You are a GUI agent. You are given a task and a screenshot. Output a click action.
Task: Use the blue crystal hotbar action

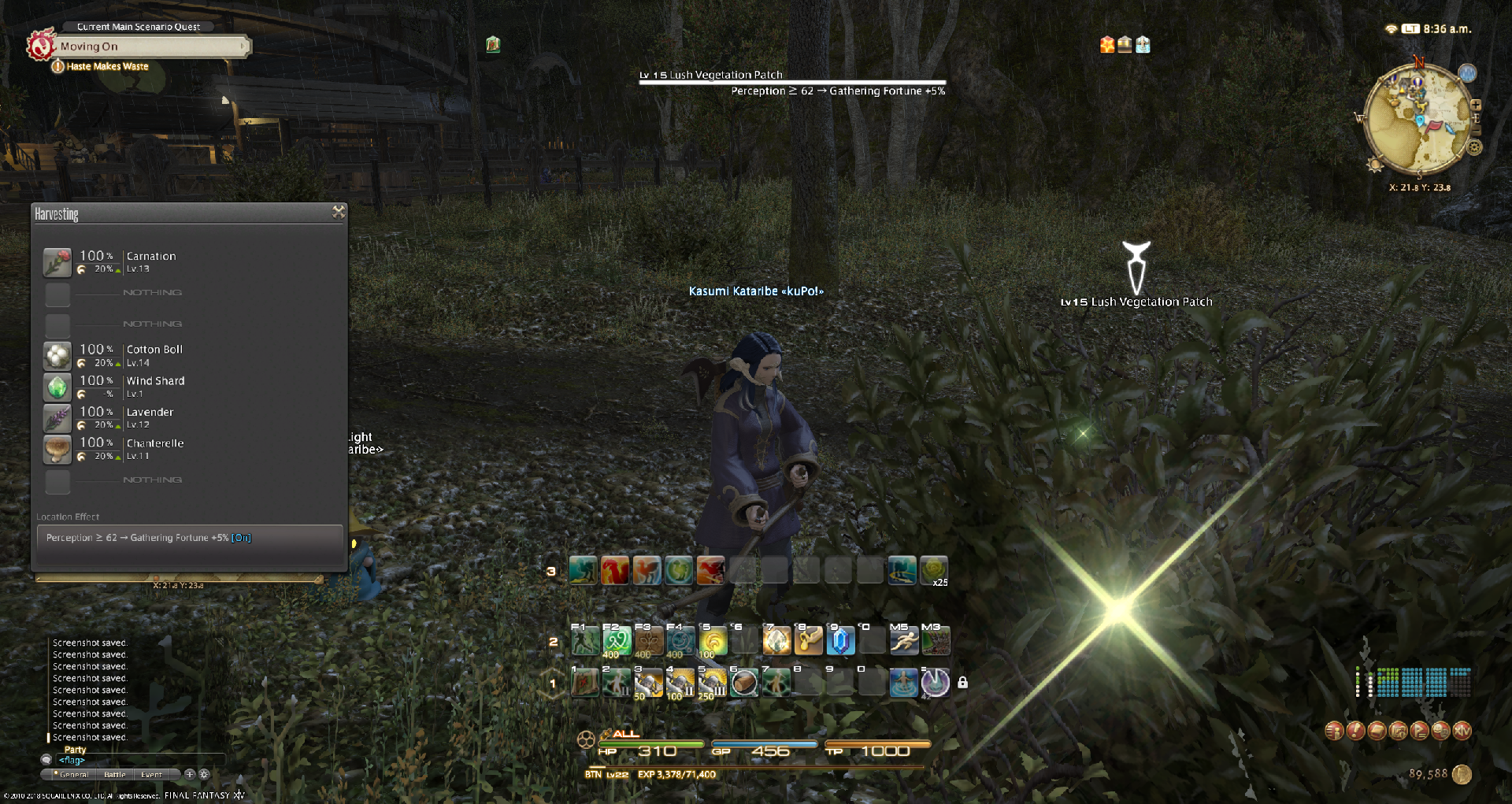[840, 641]
